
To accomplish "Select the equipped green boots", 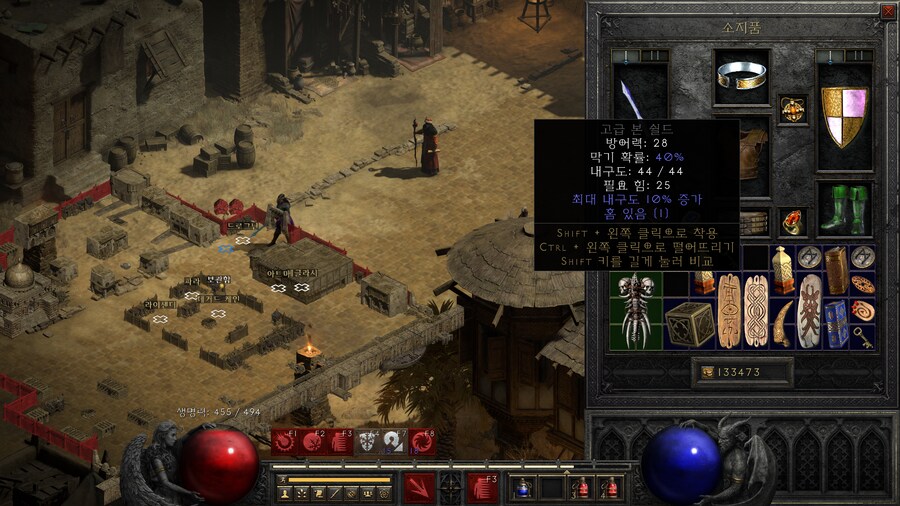I will (845, 208).
